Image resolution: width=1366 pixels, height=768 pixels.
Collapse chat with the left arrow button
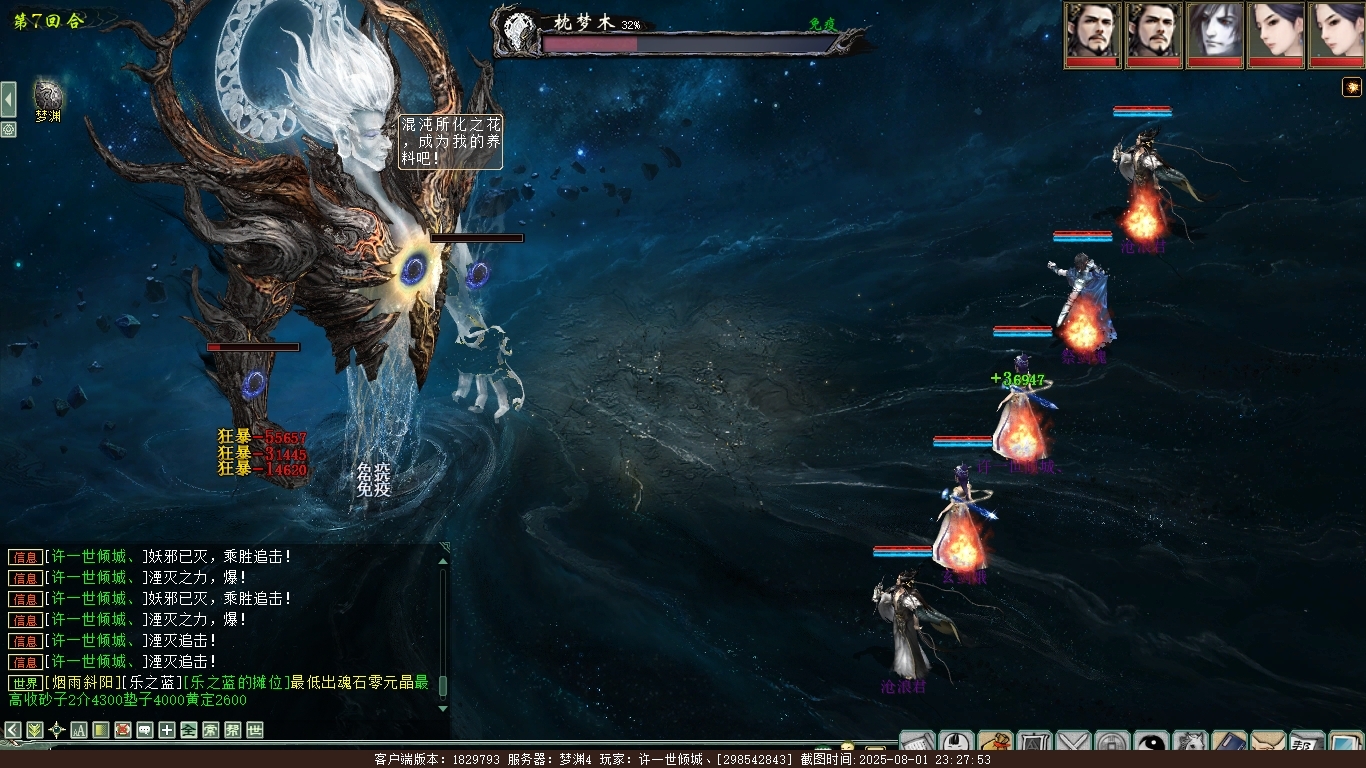13,730
